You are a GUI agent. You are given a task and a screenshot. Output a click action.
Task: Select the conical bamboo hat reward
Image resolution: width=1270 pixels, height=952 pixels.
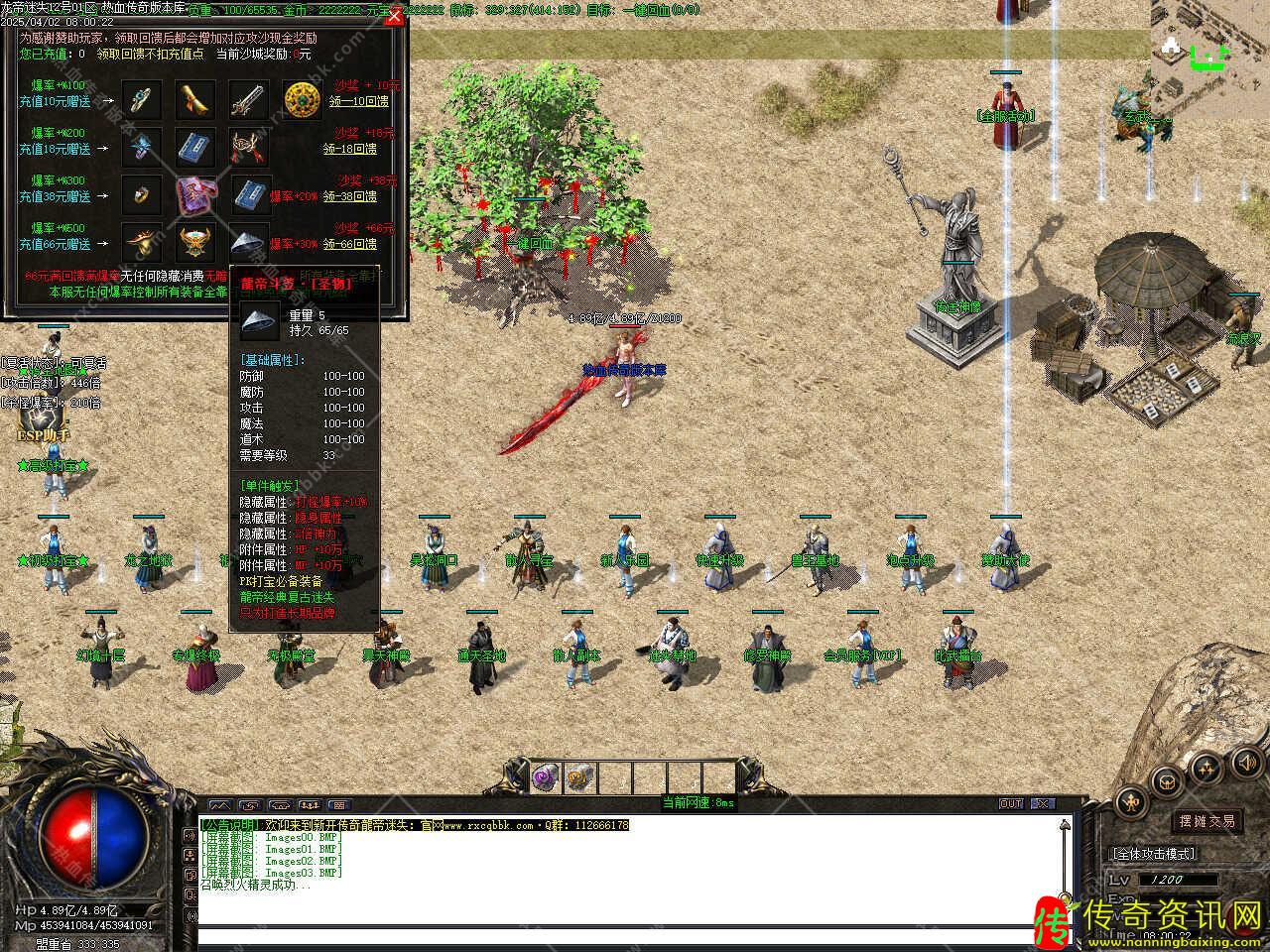[x=248, y=242]
